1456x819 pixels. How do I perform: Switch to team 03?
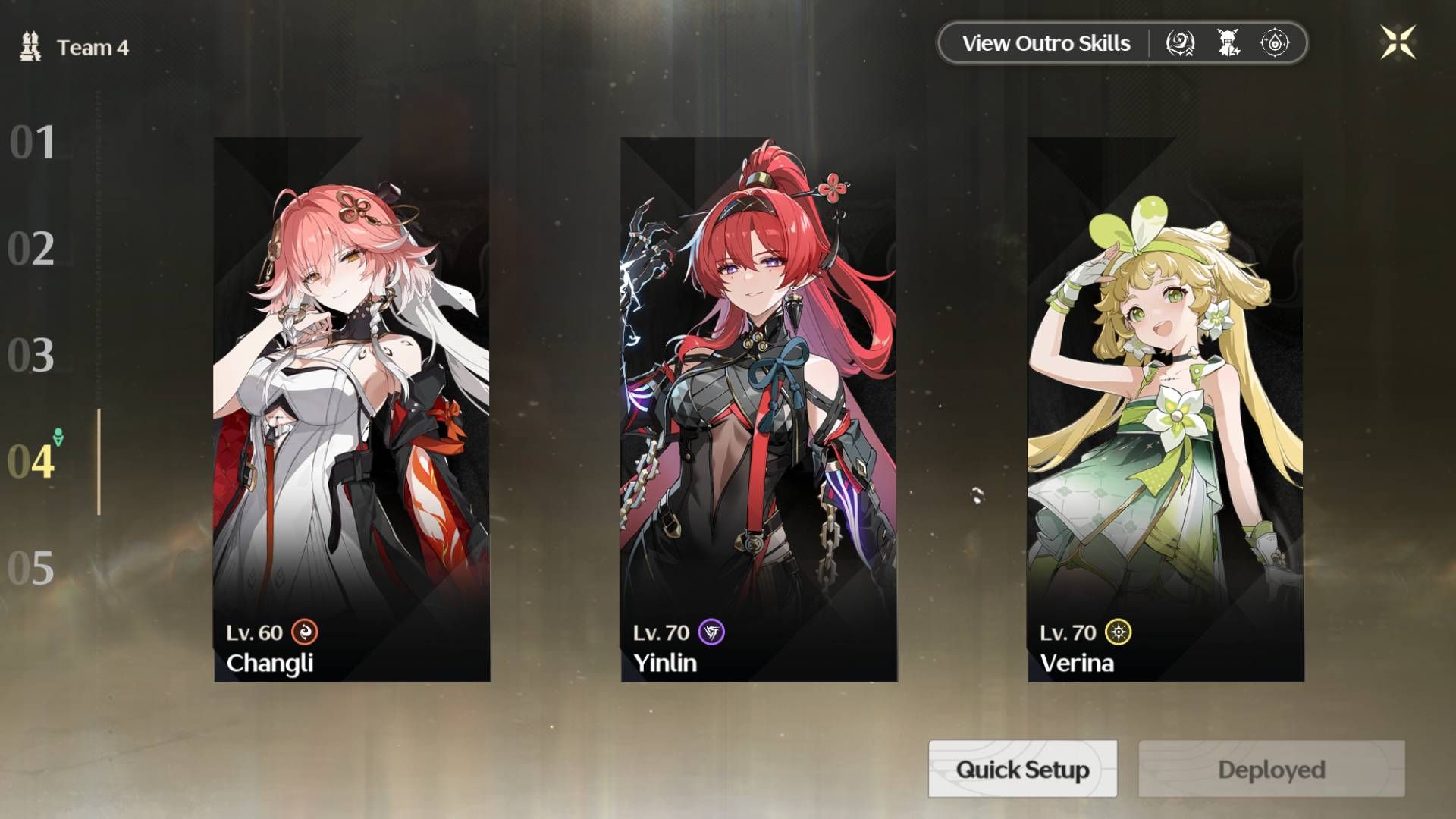click(x=32, y=355)
